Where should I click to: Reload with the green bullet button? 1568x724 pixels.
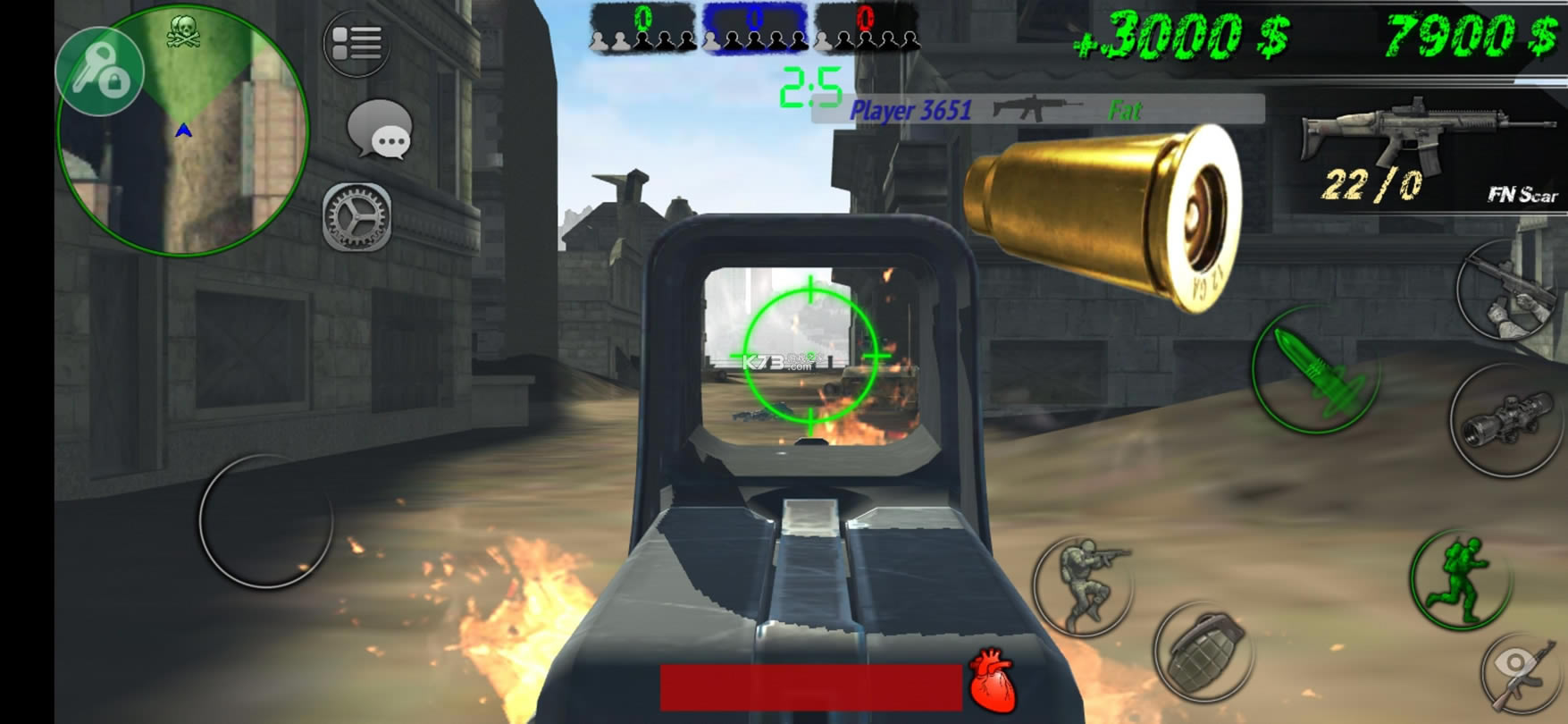click(x=1316, y=370)
